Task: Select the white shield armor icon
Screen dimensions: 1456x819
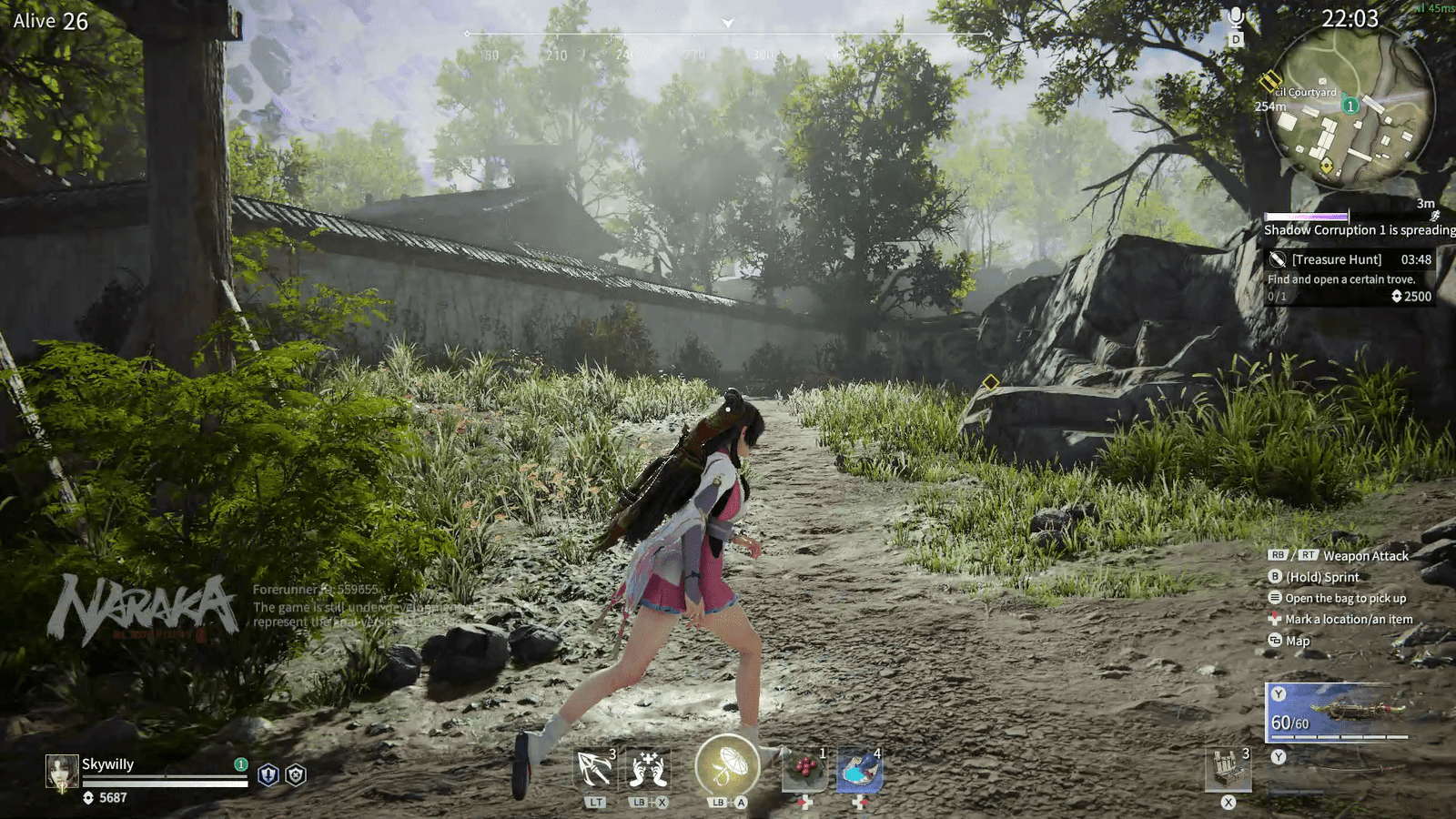Action: click(x=296, y=774)
